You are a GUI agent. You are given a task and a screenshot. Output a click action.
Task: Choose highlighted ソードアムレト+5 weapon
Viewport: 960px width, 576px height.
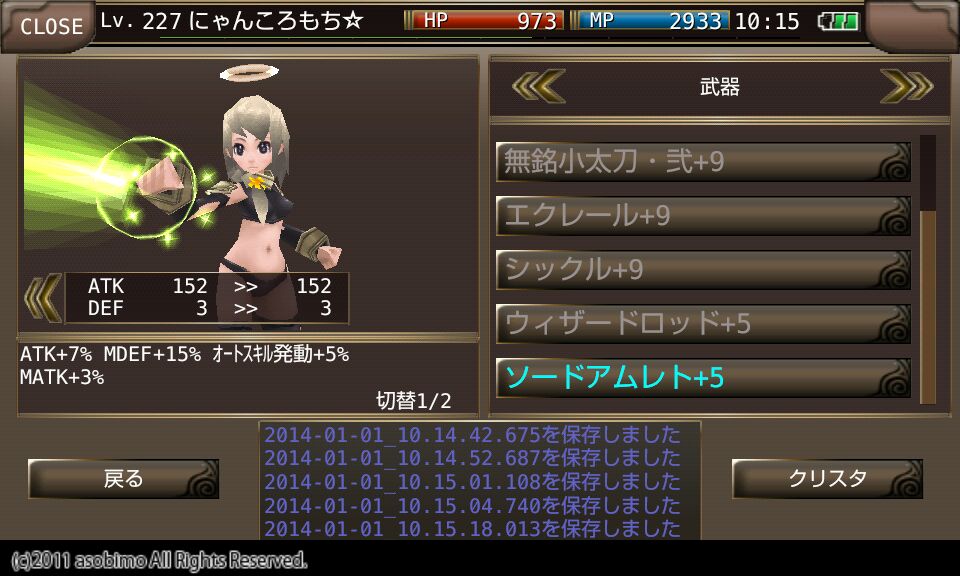coord(703,378)
